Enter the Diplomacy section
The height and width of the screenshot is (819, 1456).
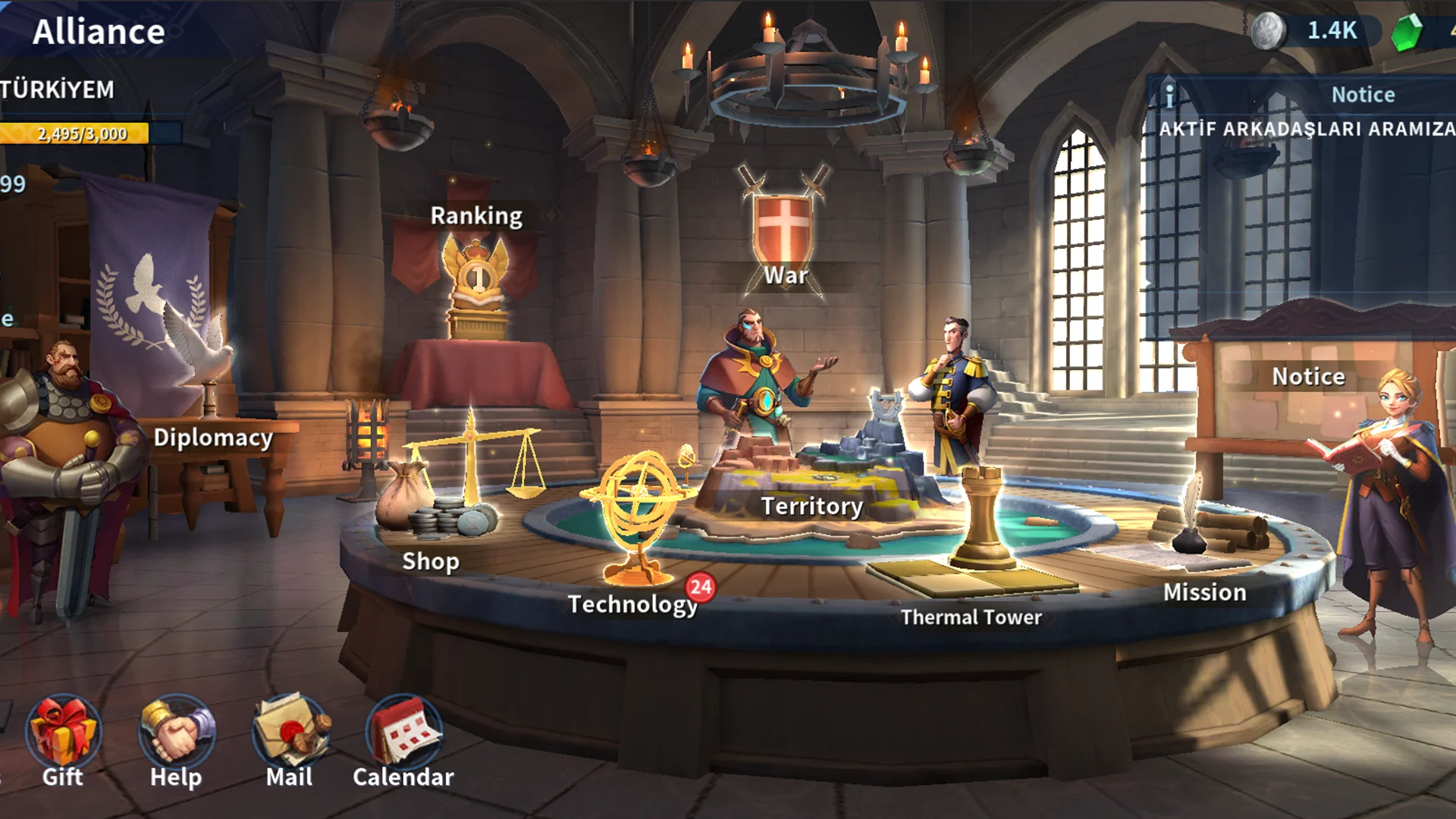212,438
